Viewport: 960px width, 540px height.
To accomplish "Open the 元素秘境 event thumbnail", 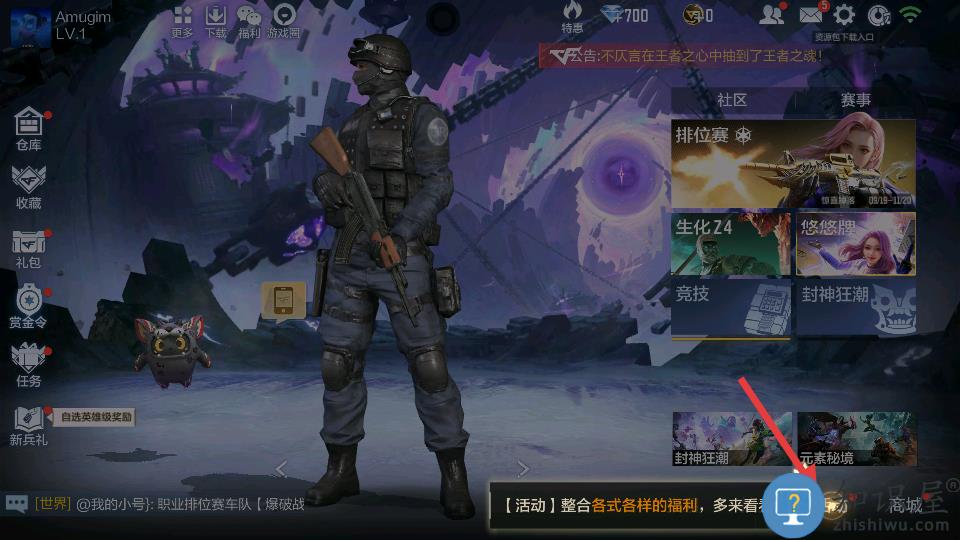I will 855,438.
